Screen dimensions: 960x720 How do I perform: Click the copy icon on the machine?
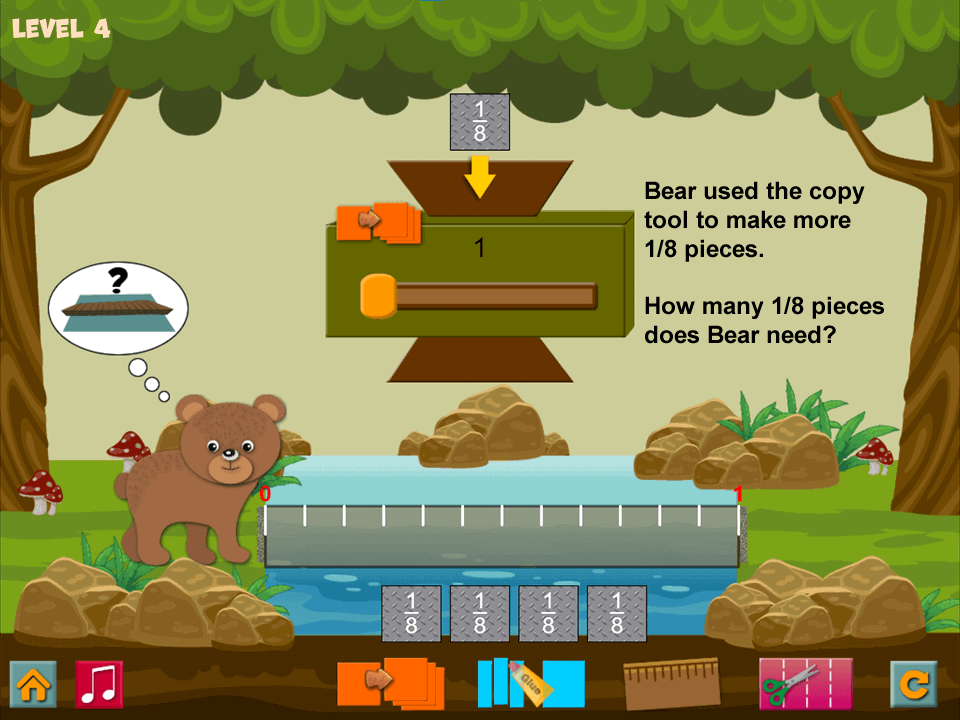click(379, 222)
